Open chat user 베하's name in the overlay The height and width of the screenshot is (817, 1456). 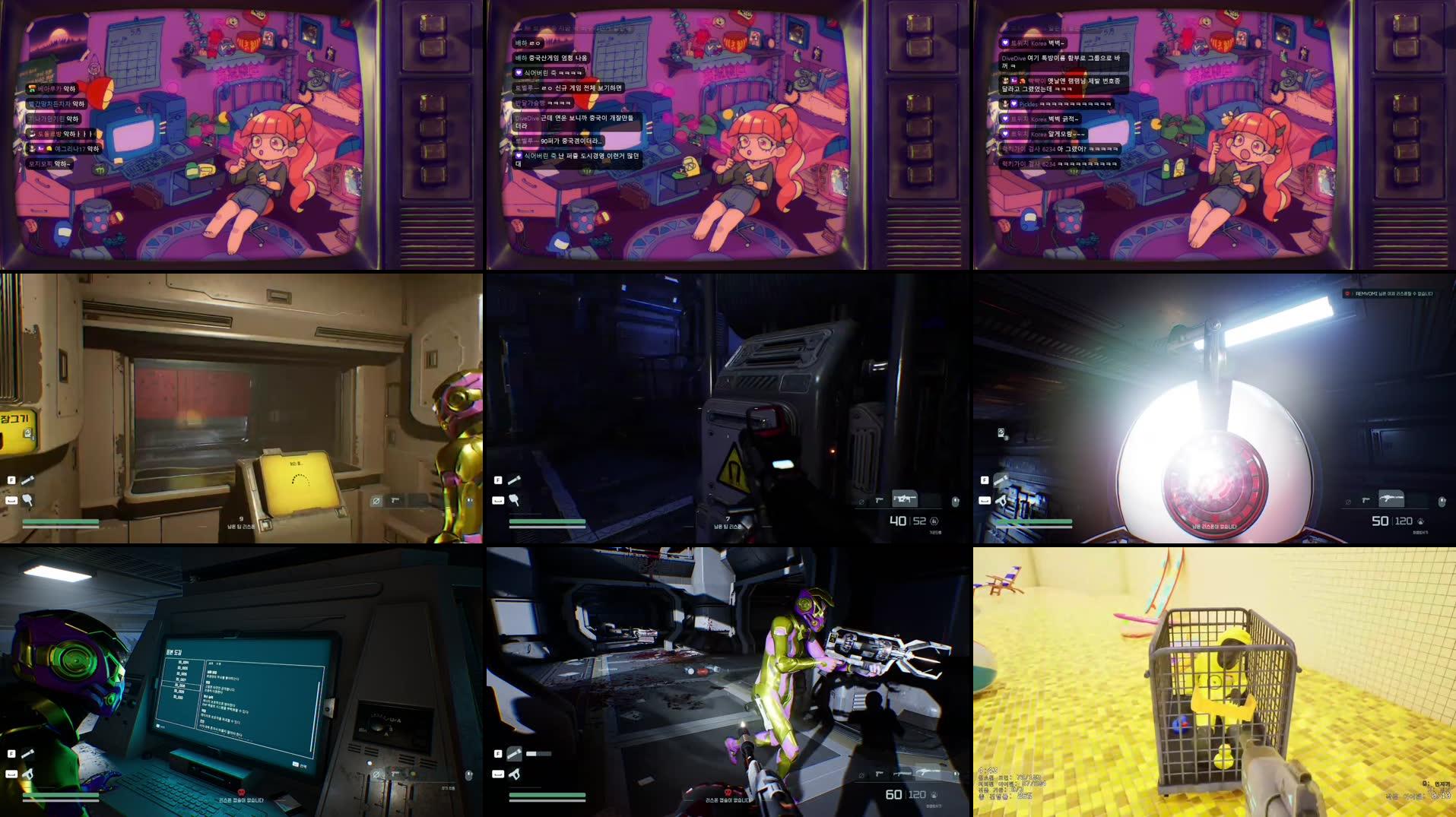[x=521, y=43]
